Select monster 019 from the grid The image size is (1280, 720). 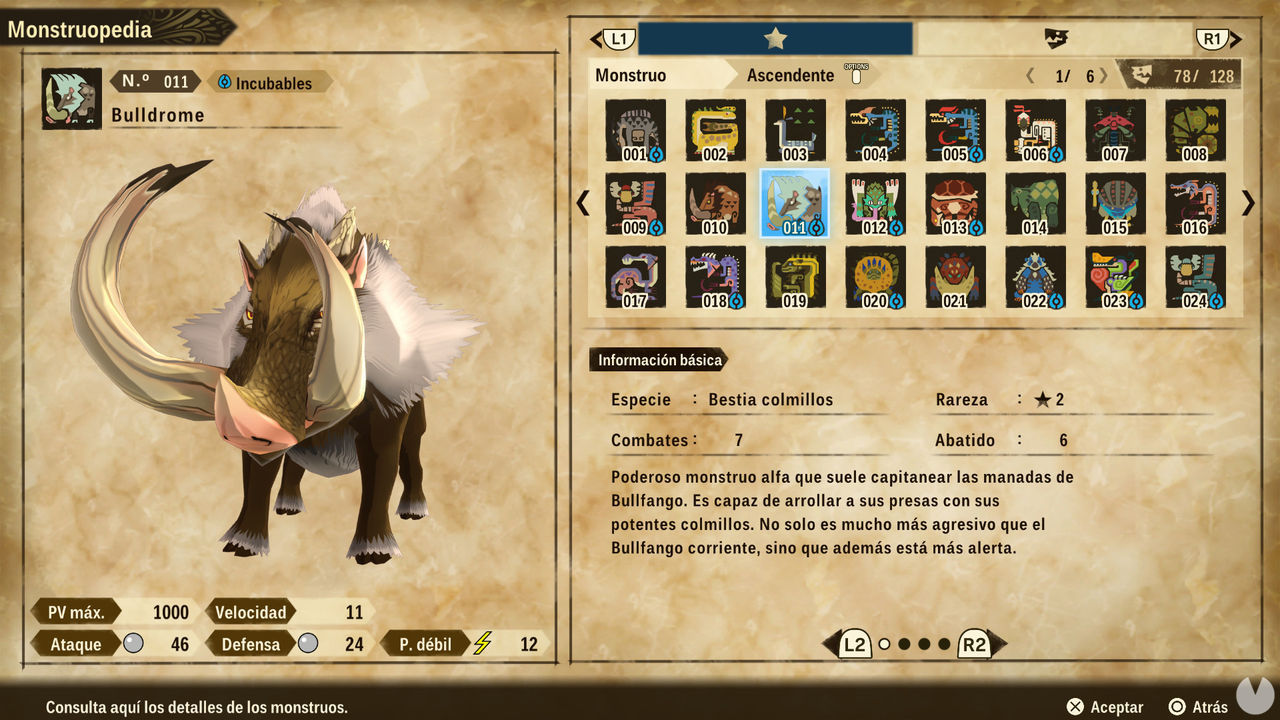[795, 276]
